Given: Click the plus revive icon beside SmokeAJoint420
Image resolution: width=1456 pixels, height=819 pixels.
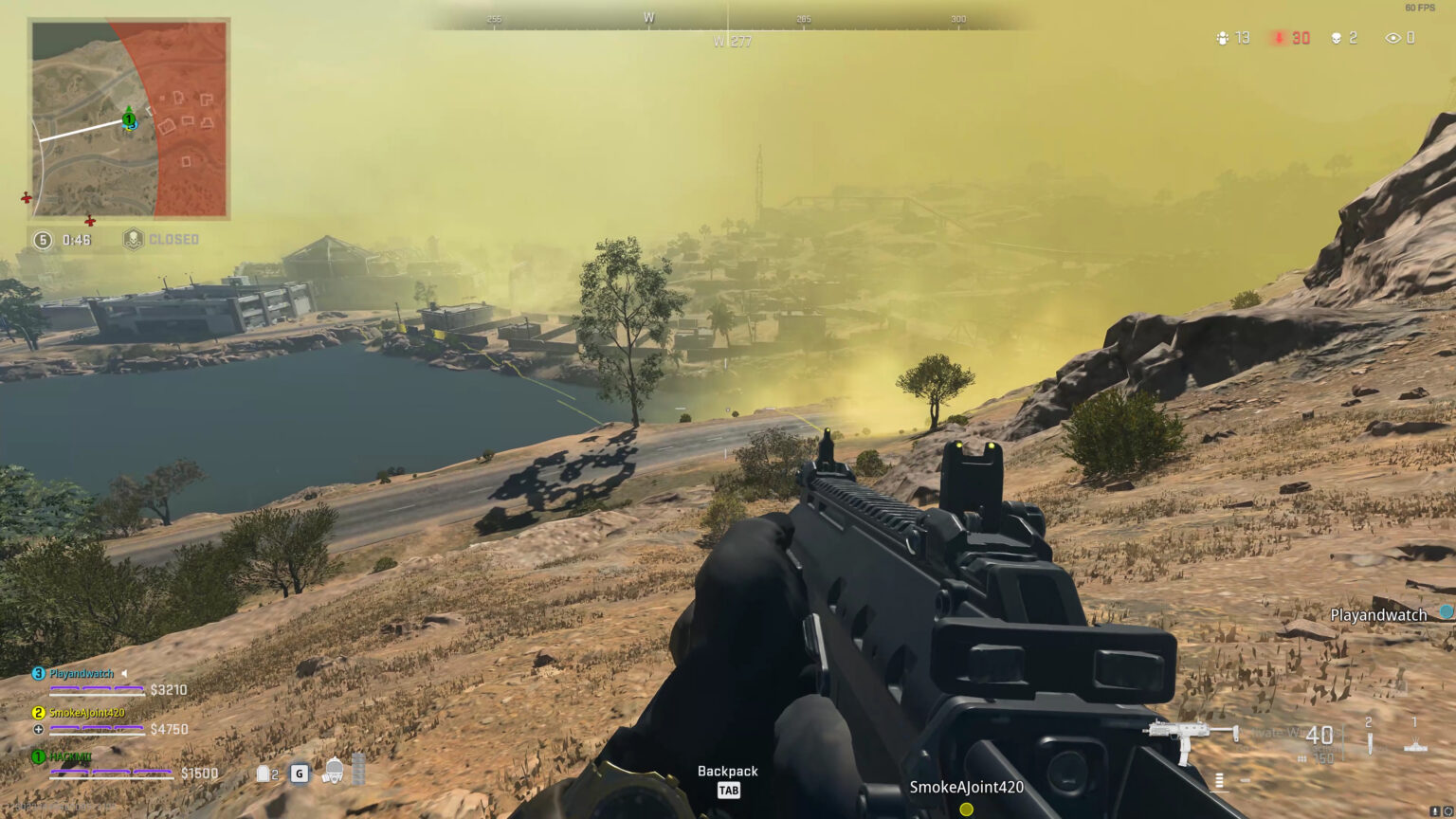Looking at the screenshot, I should click(36, 729).
